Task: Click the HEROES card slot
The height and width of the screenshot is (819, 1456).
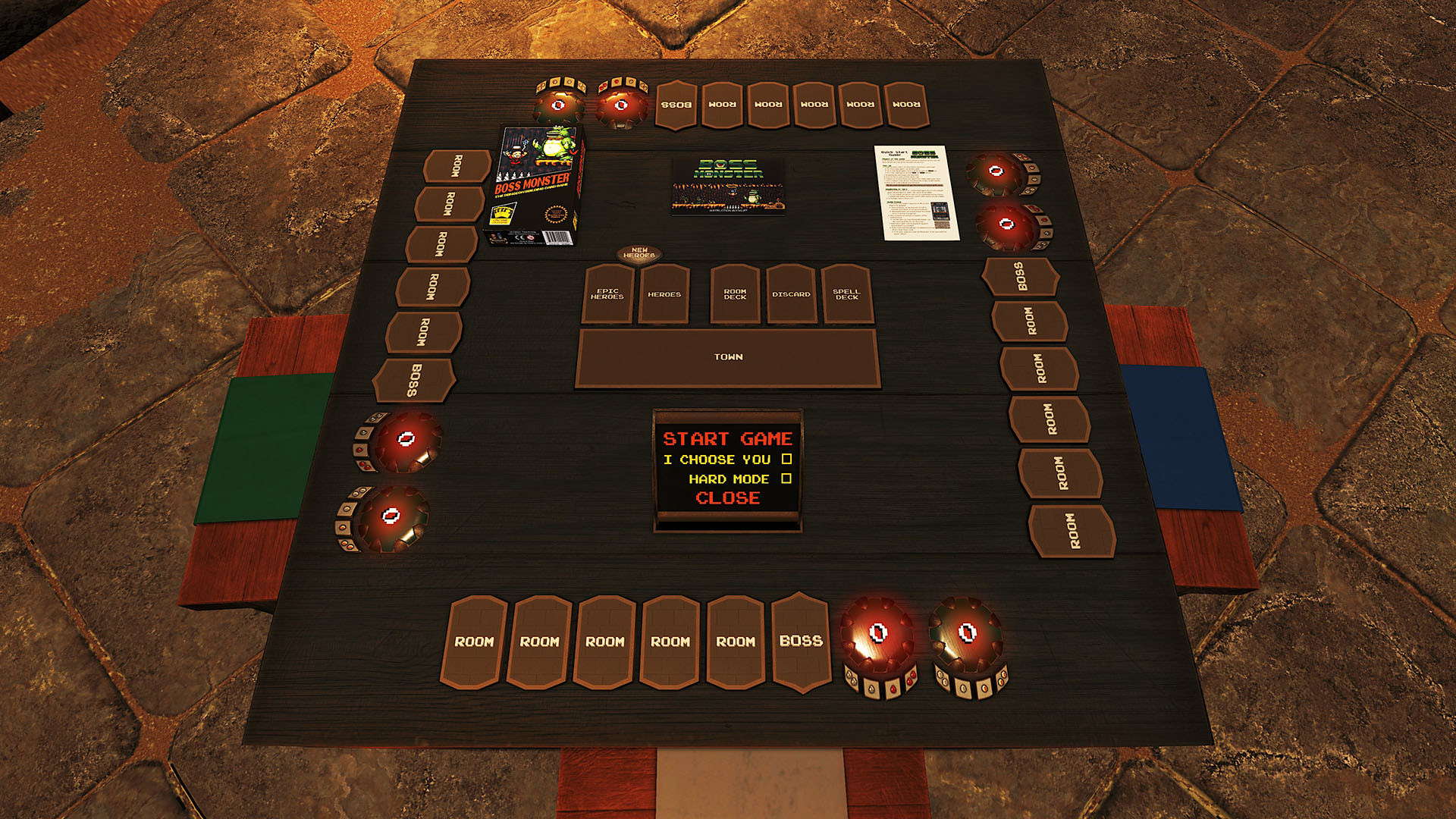Action: 664,294
